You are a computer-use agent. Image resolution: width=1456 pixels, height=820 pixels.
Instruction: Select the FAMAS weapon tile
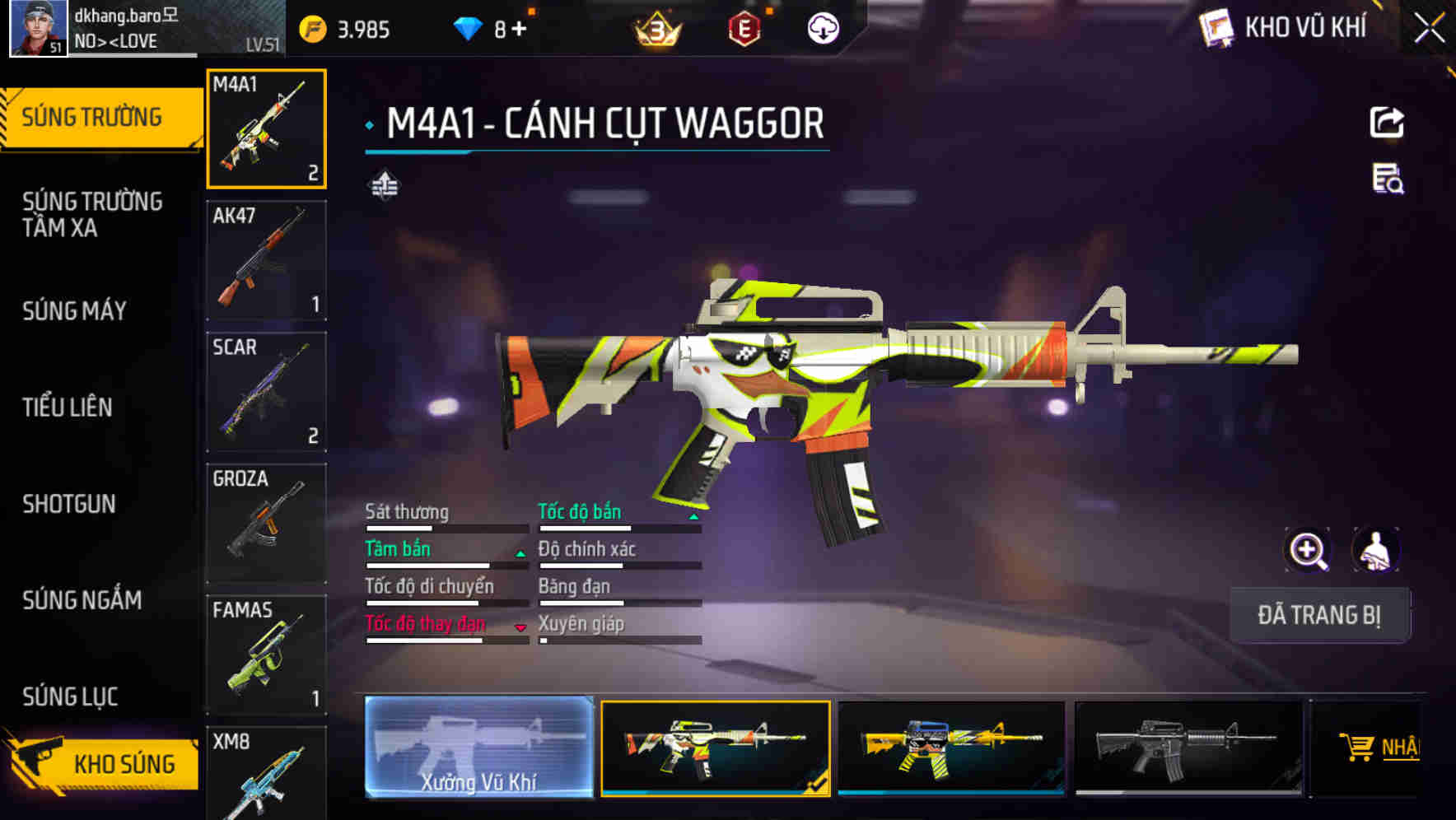pyautogui.click(x=266, y=655)
